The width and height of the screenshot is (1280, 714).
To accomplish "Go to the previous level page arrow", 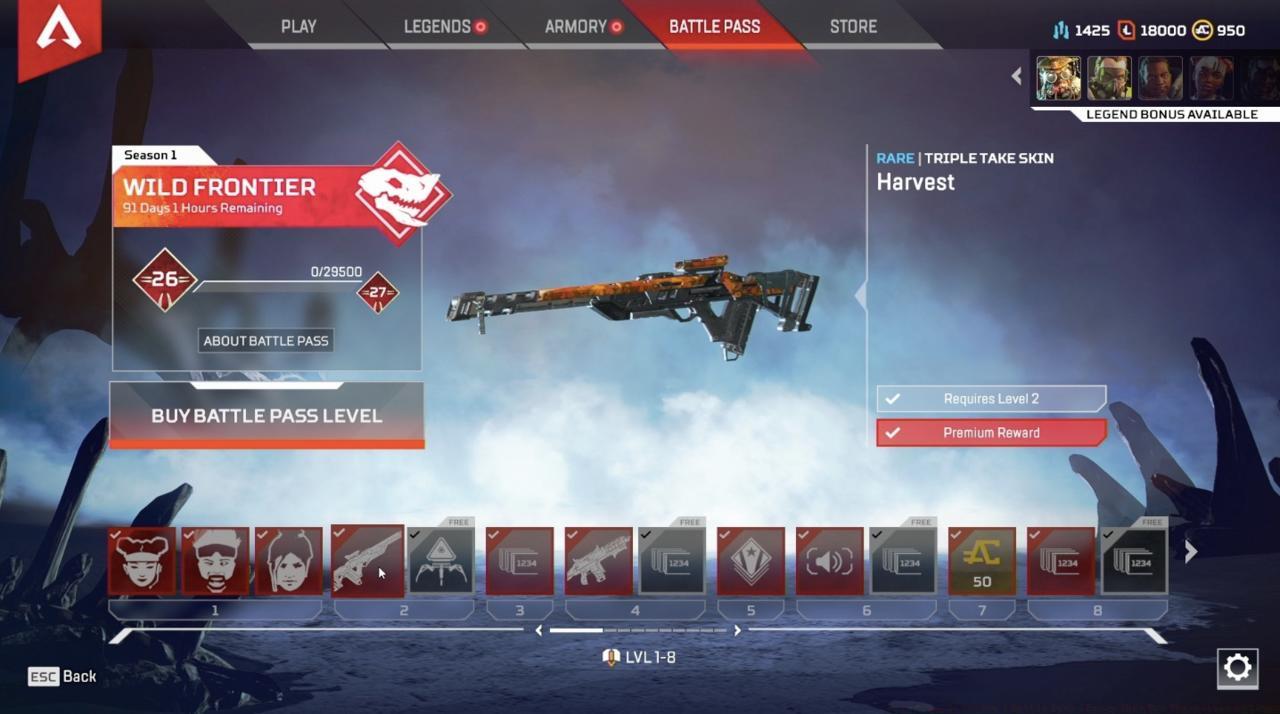I will tap(539, 631).
